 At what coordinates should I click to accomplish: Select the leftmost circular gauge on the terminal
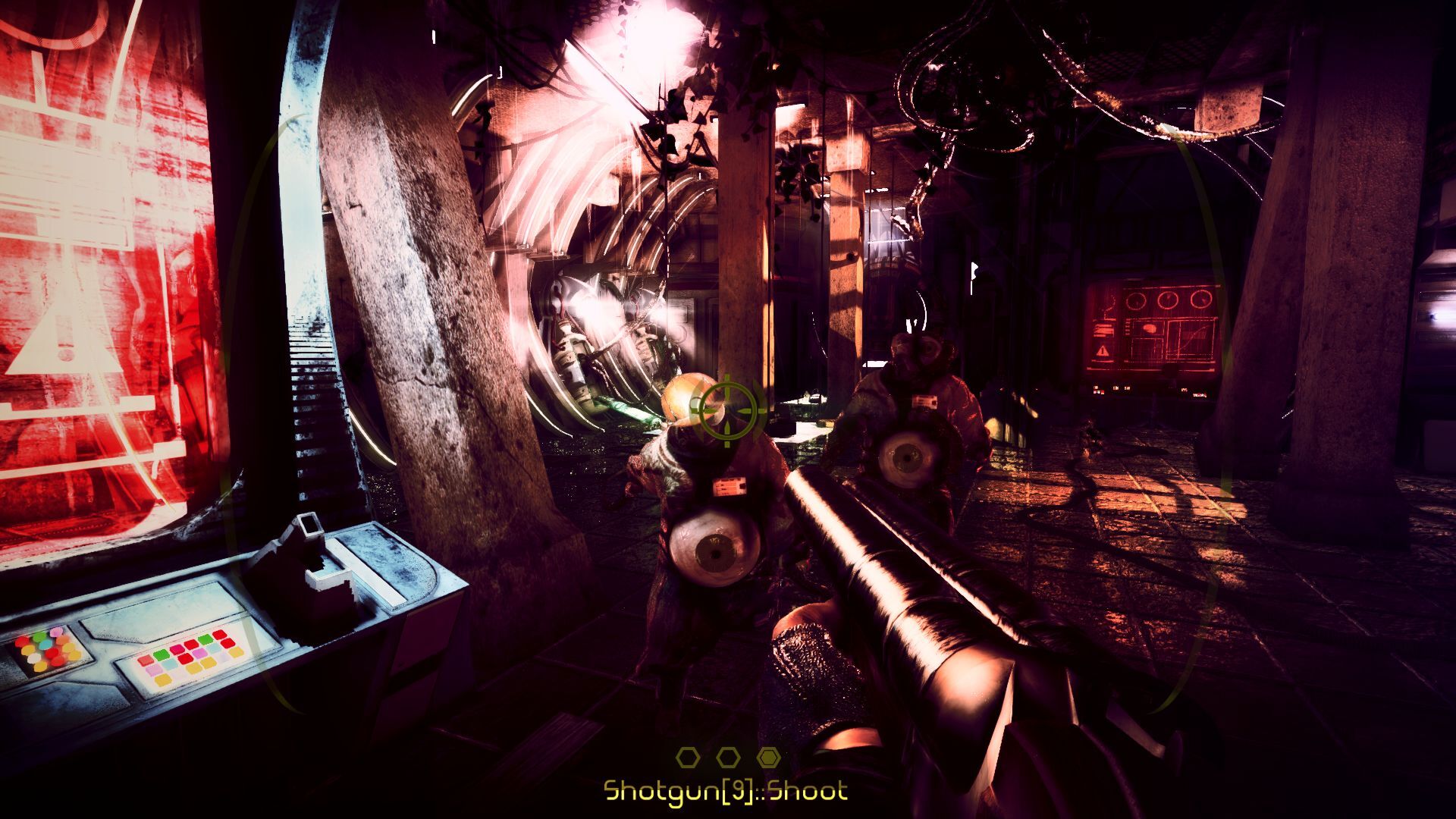1136,300
